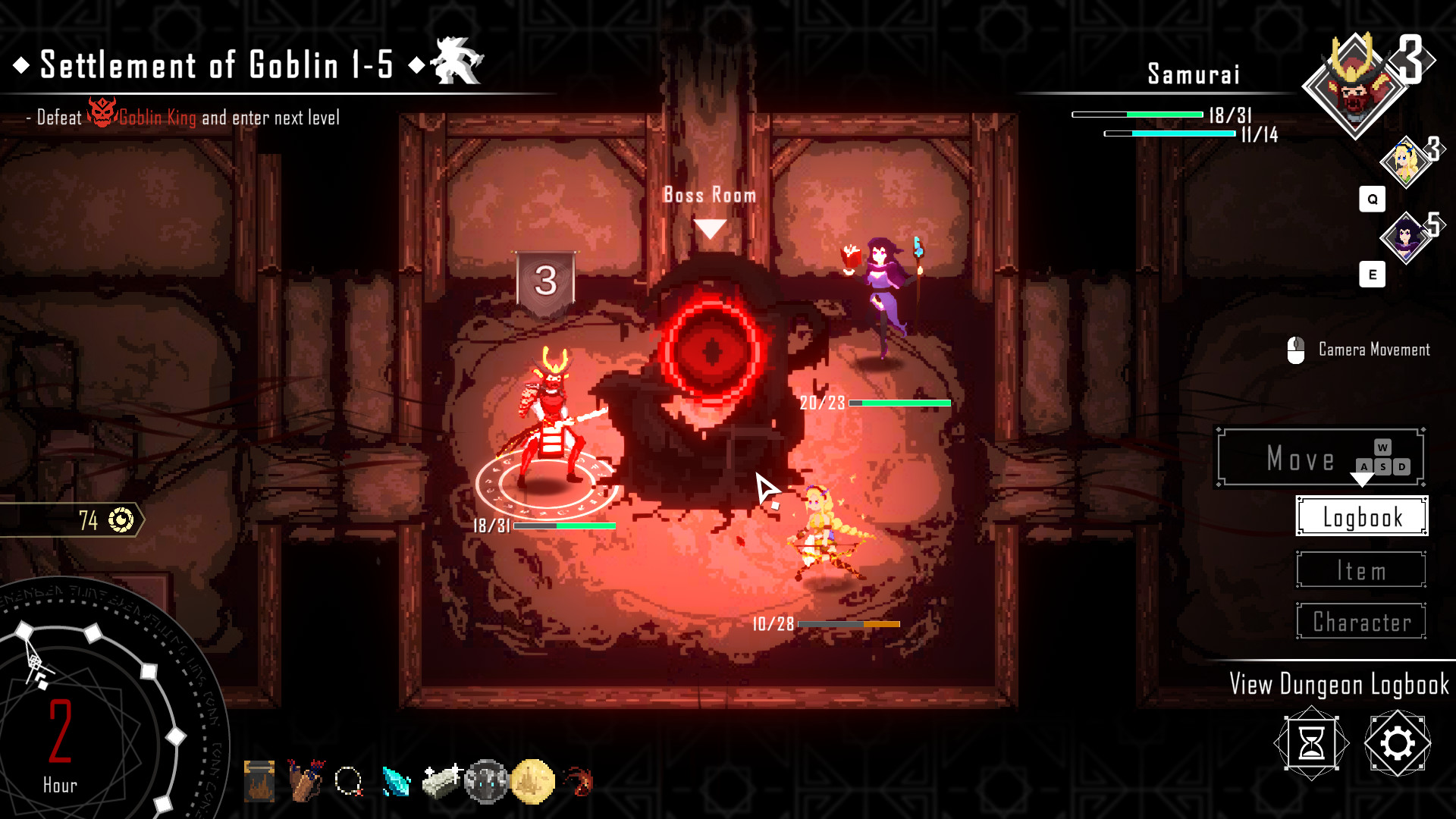Select the sparkling silver ingot item
The height and width of the screenshot is (819, 1456).
click(441, 781)
